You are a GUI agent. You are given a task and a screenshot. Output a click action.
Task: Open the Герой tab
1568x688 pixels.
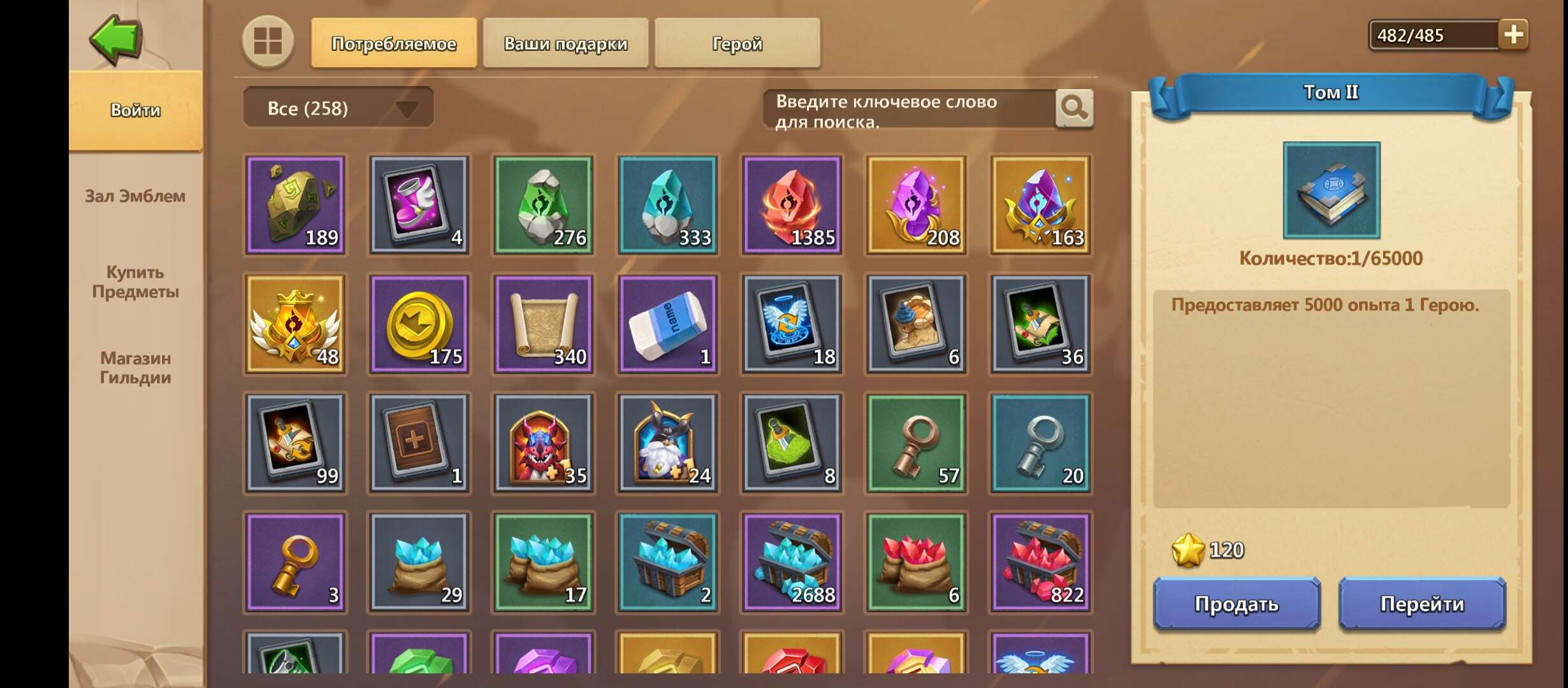pos(736,43)
